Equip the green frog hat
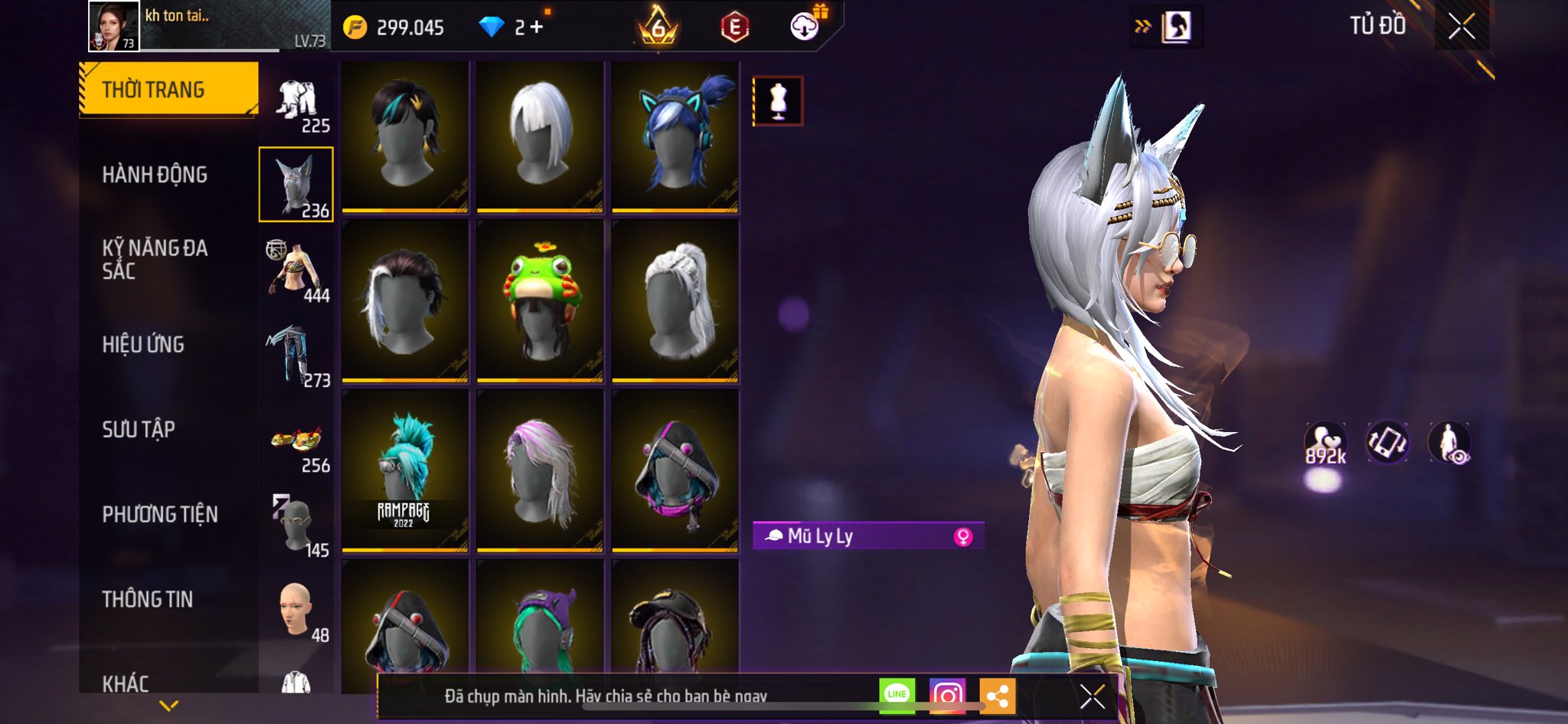 coord(540,300)
